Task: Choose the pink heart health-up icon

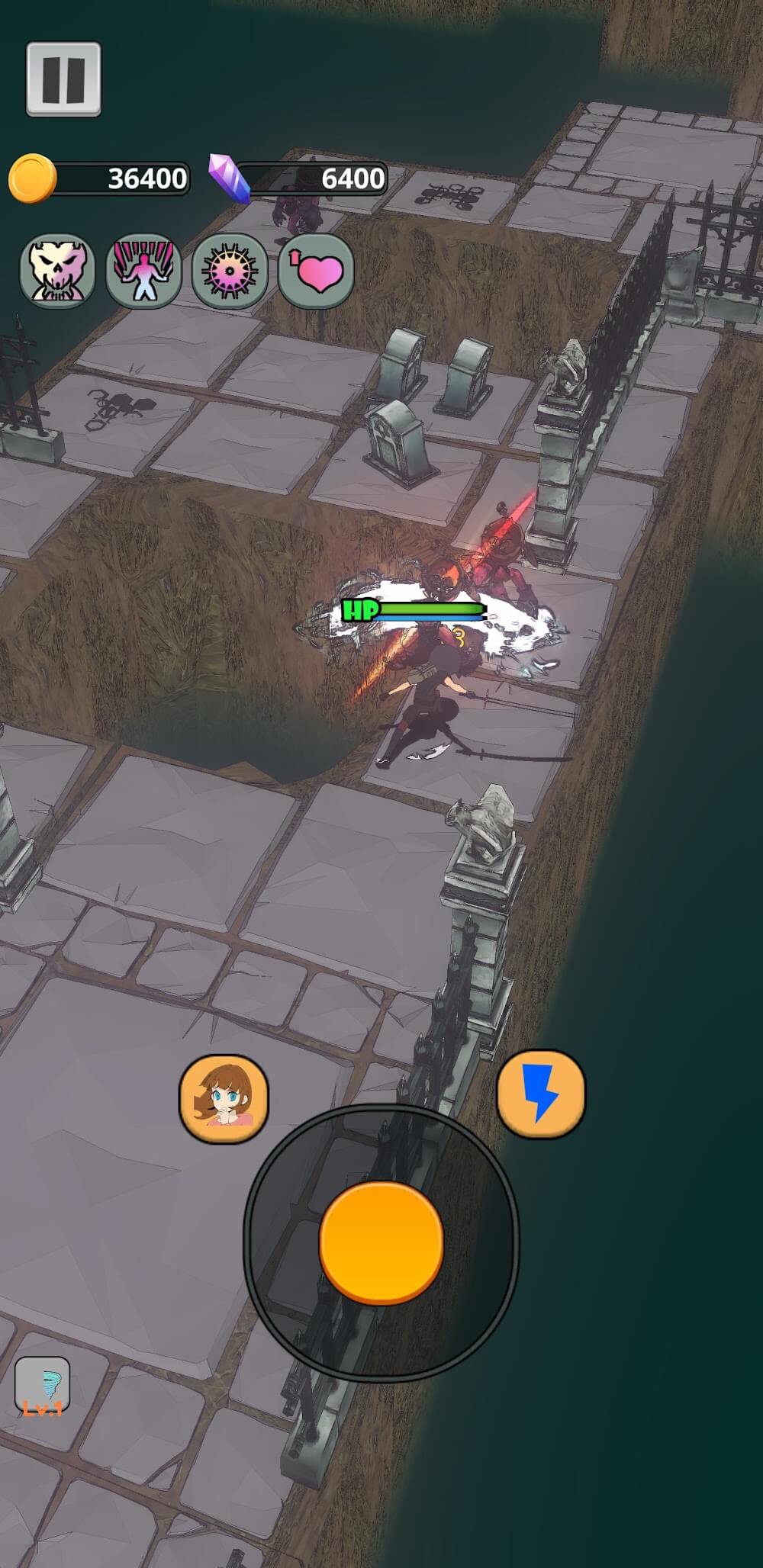Action: tap(316, 271)
